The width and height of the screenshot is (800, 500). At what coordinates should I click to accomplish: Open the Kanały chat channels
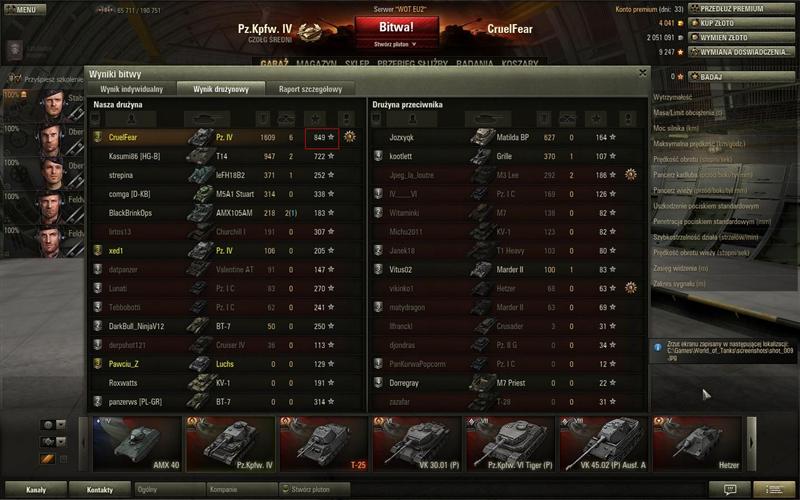[35, 490]
